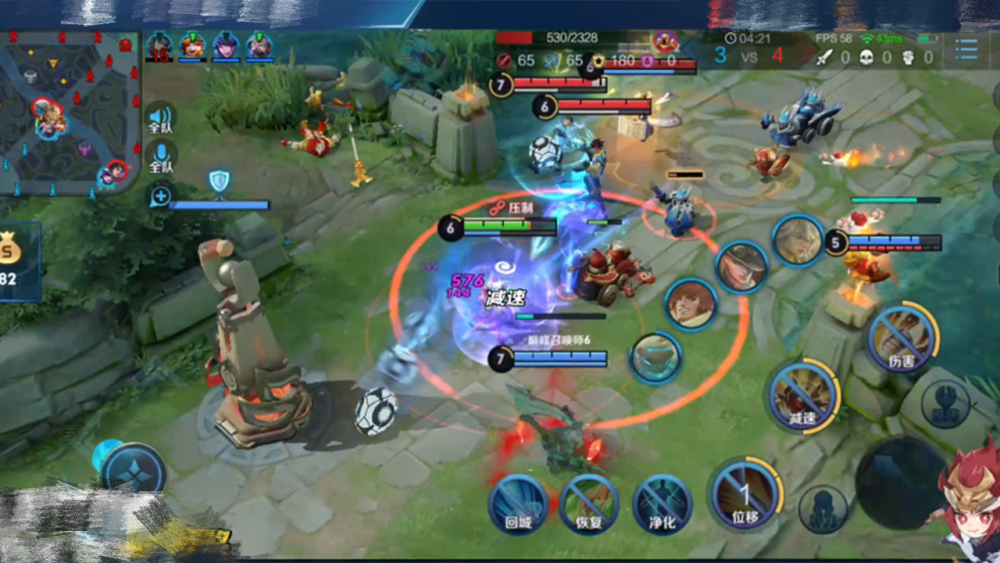This screenshot has height=563, width=1000.
Task: Open the quick chat bubble button
Action: tap(160, 196)
